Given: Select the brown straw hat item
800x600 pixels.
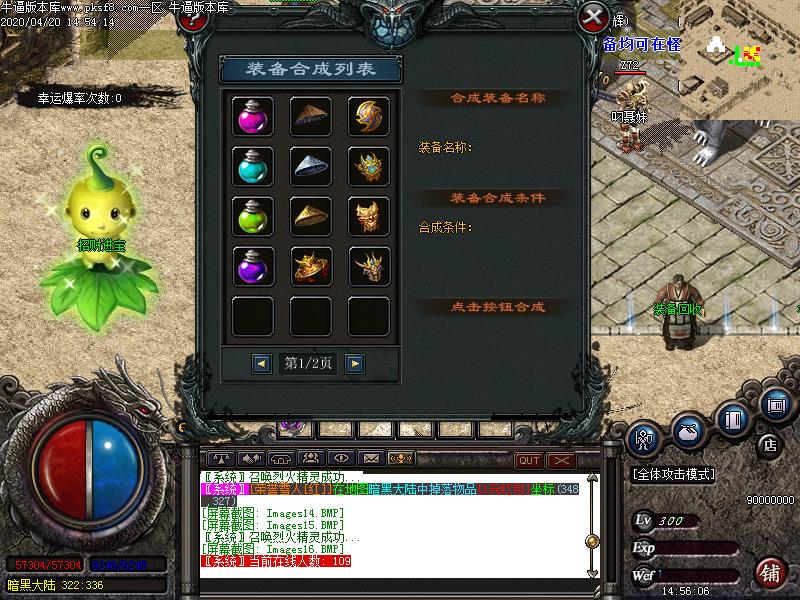Looking at the screenshot, I should (x=311, y=116).
